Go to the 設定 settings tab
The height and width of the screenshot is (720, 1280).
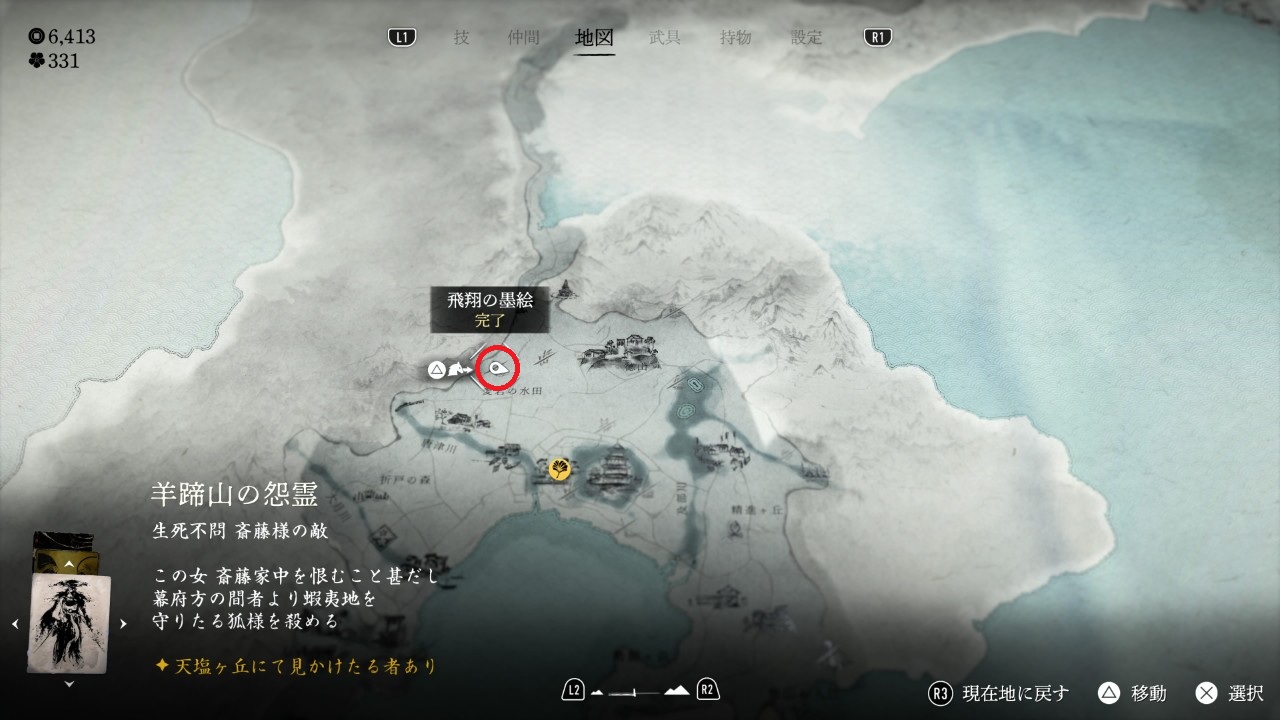click(x=807, y=38)
